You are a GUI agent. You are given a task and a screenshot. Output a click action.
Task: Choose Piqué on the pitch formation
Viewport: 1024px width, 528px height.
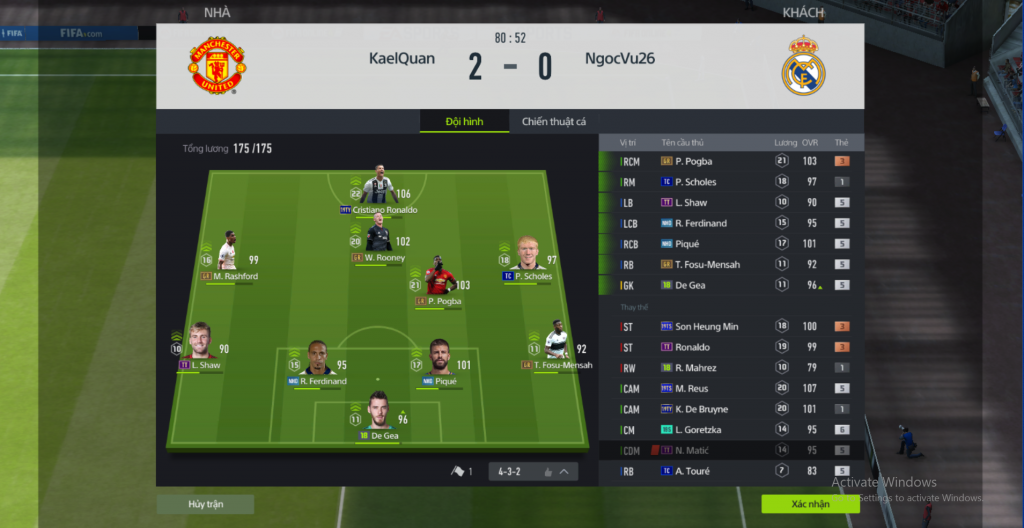tap(440, 359)
